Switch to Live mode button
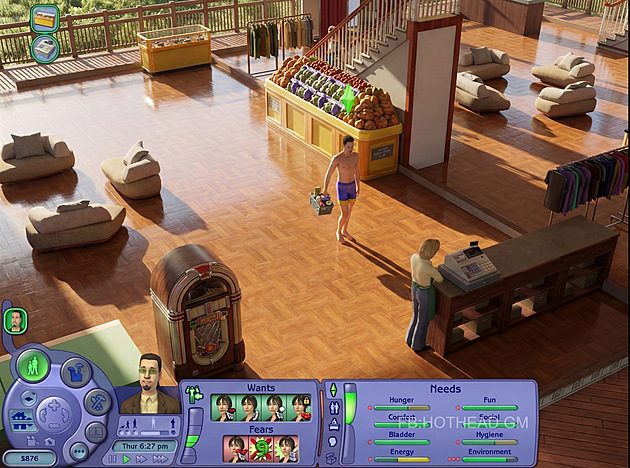The width and height of the screenshot is (630, 468). tap(33, 364)
